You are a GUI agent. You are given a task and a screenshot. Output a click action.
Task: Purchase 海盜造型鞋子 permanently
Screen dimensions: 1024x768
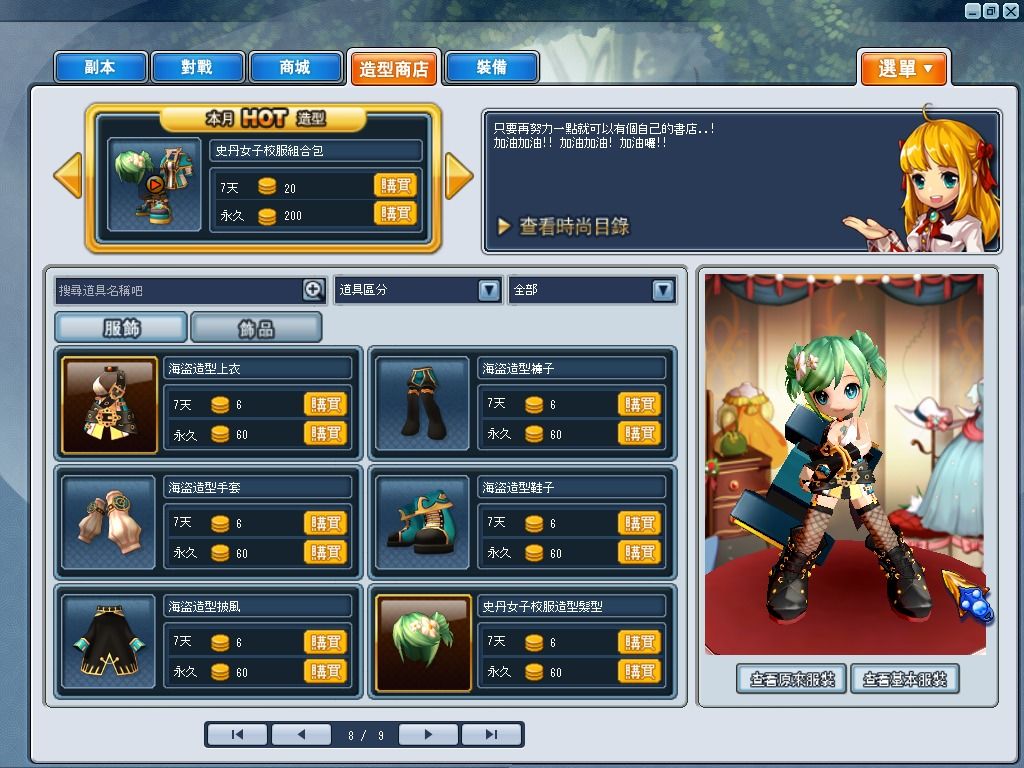click(x=639, y=552)
